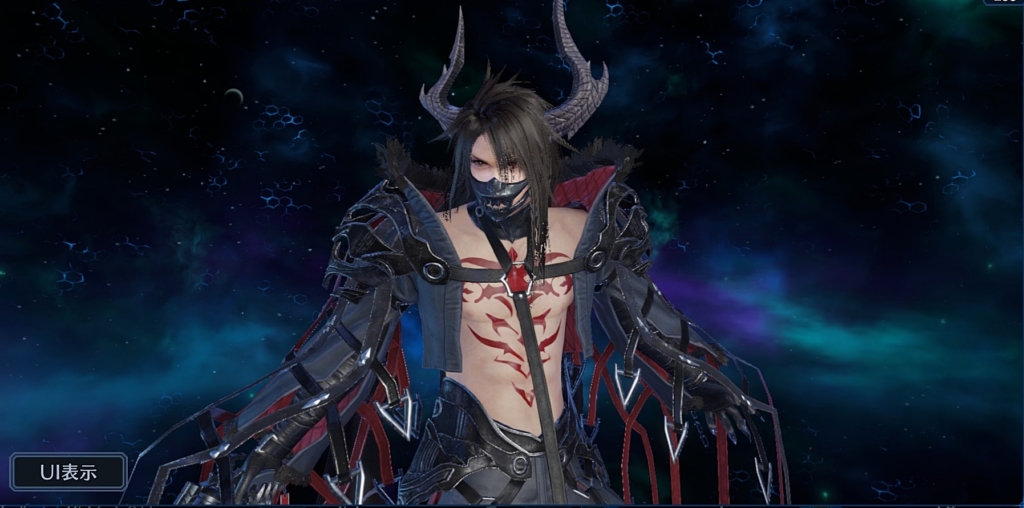The height and width of the screenshot is (508, 1024).
Task: Show the interface with the UI表示 button
Action: coord(68,472)
